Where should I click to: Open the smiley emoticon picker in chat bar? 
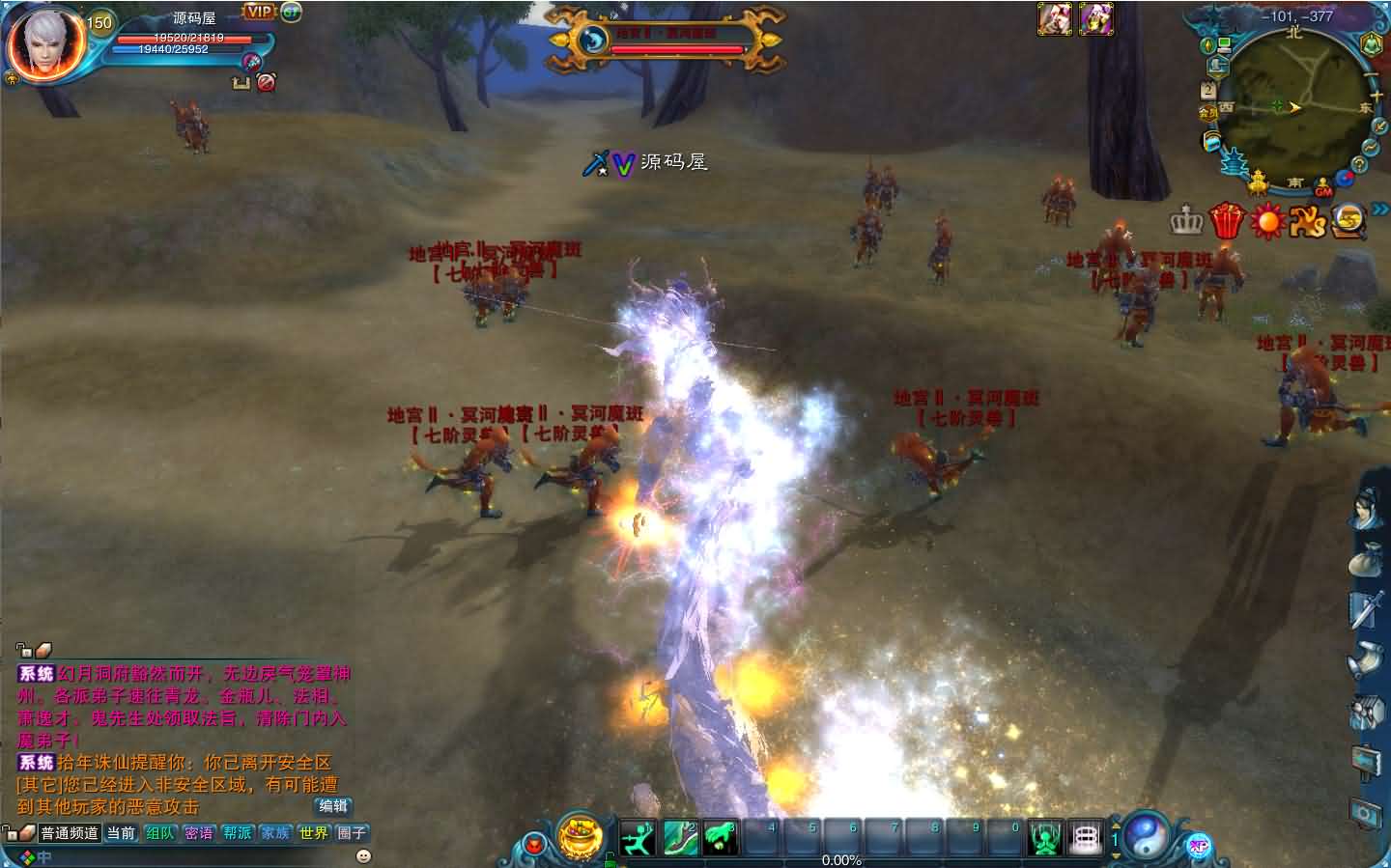pos(363,855)
